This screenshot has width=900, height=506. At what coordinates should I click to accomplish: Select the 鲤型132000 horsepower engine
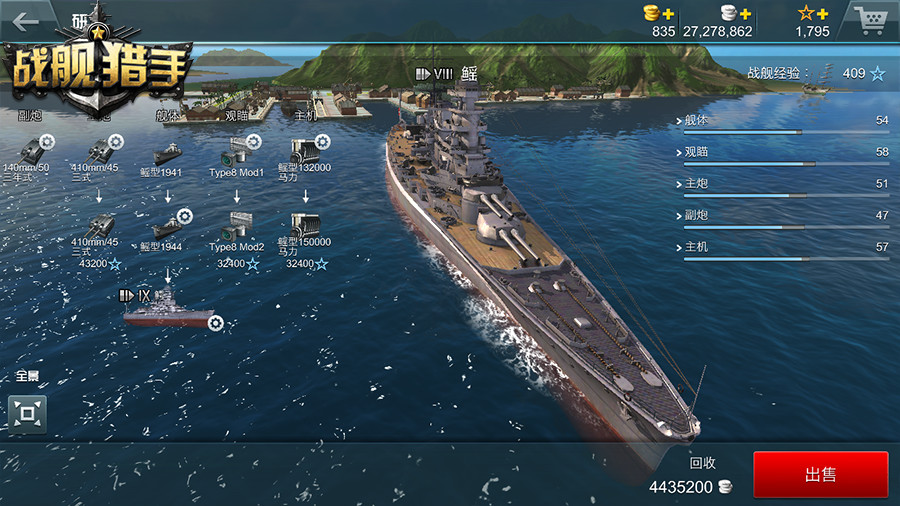(305, 151)
